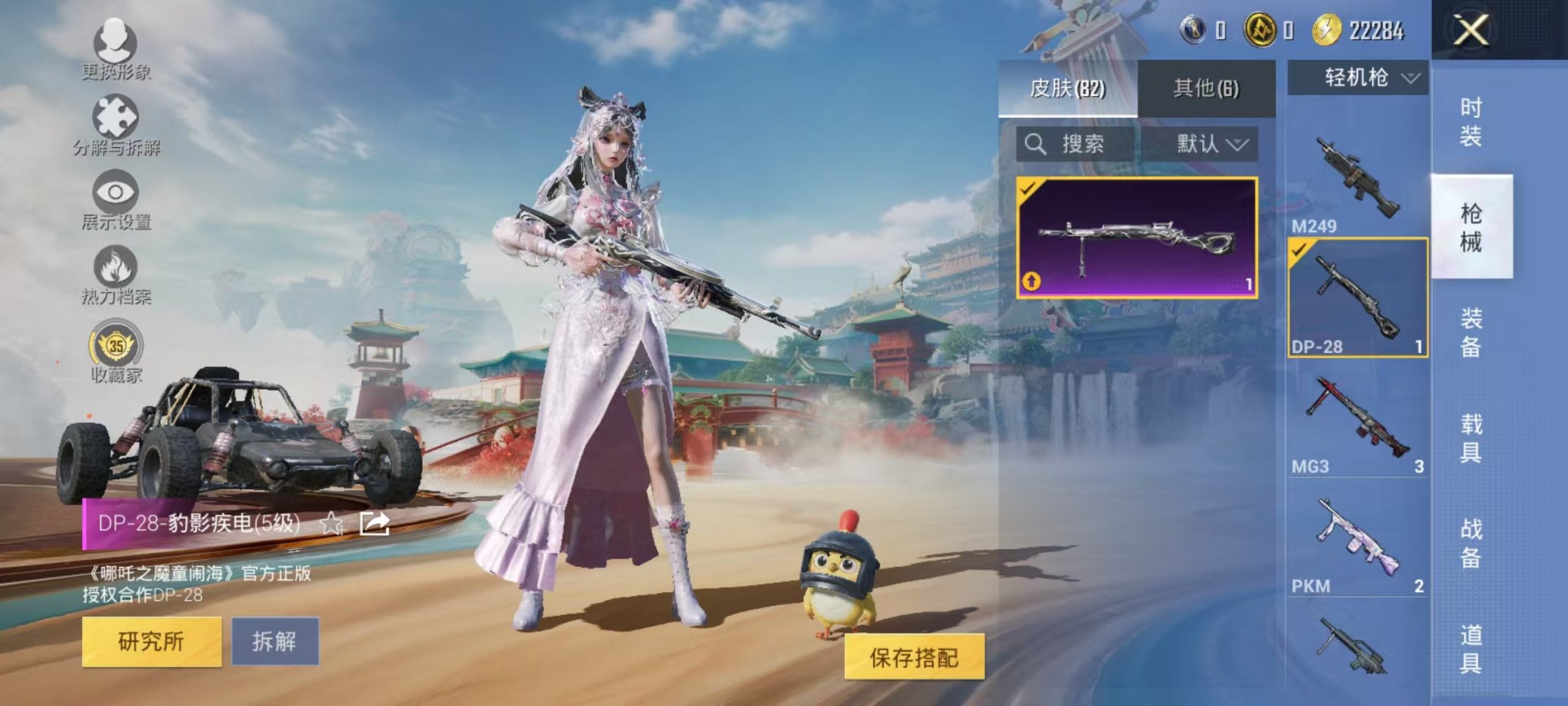1568x706 pixels.
Task: Open 展示设置 via the eye icon
Action: [114, 192]
